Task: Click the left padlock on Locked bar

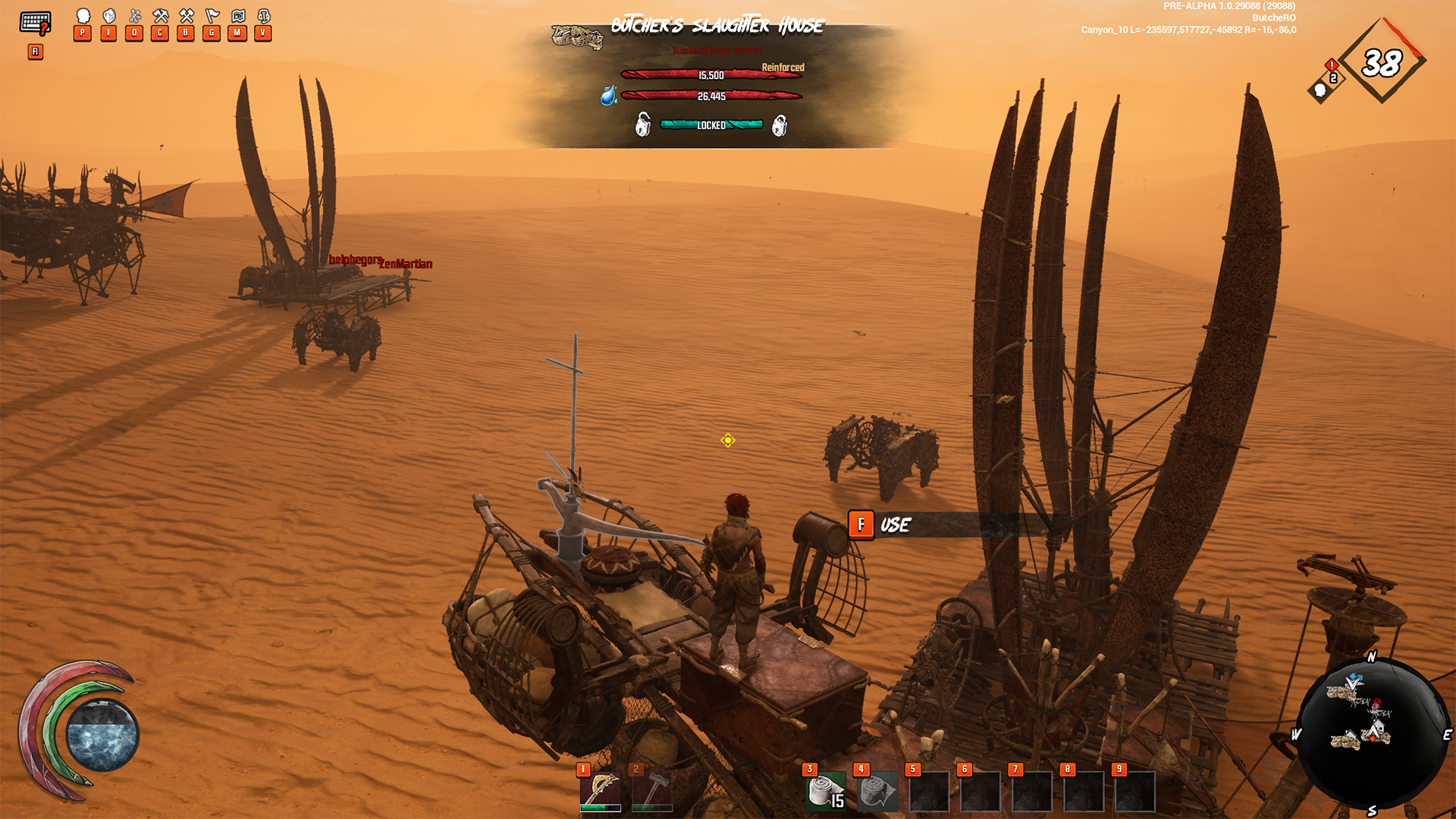Action: pyautogui.click(x=643, y=124)
